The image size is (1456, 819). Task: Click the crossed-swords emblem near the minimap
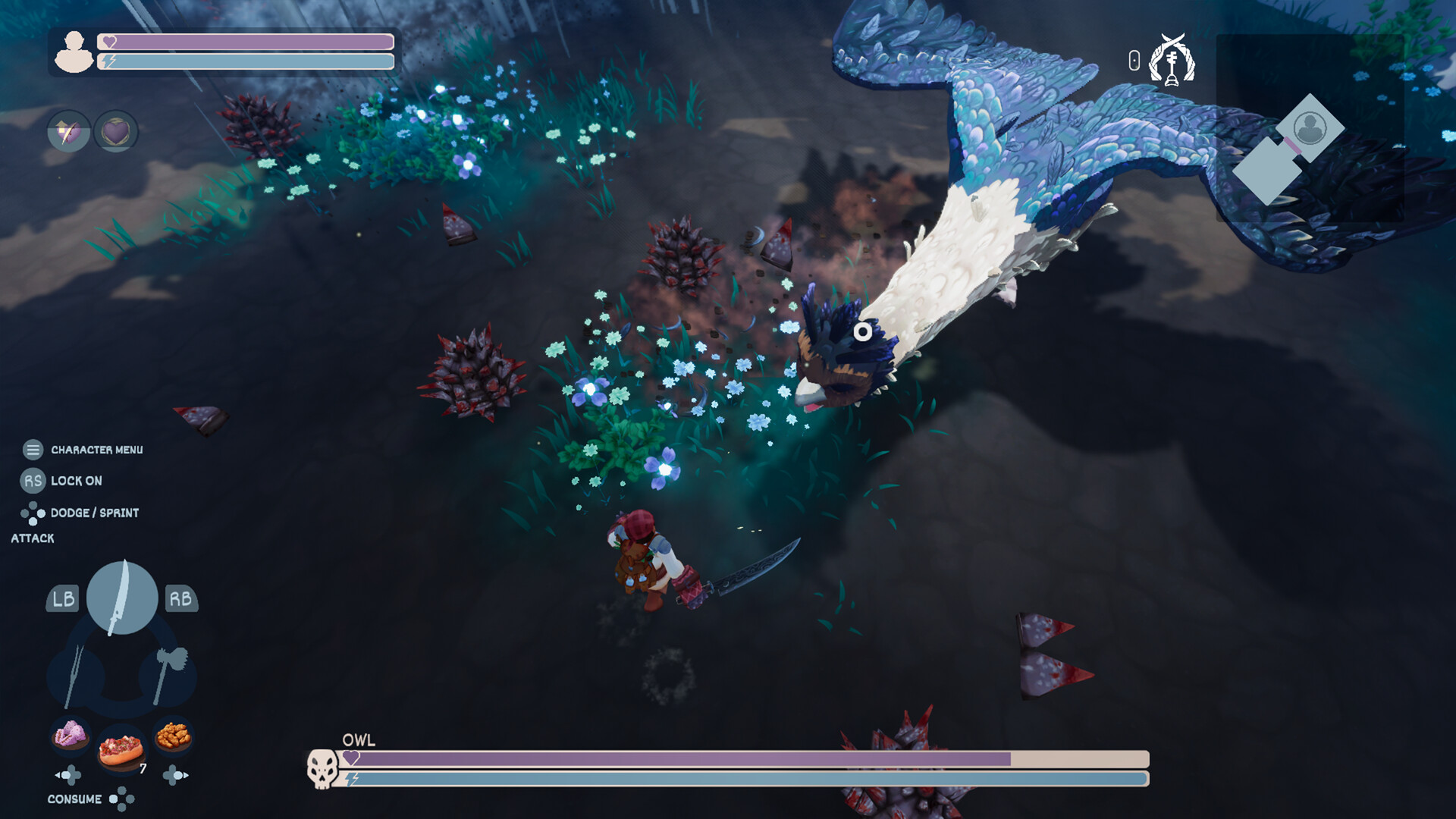click(x=1170, y=61)
